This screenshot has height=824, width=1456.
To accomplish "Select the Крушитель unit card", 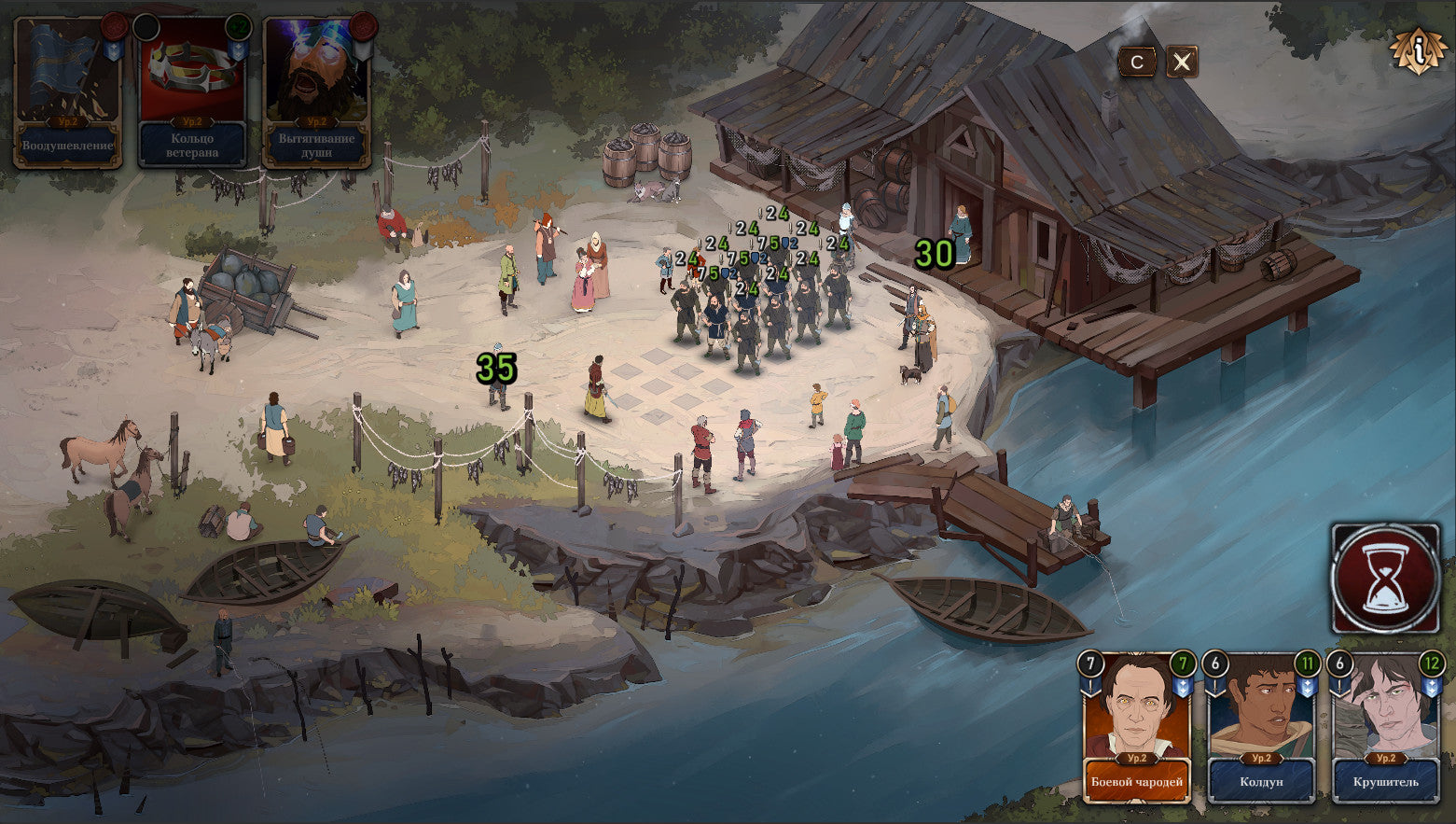I will coord(1386,728).
